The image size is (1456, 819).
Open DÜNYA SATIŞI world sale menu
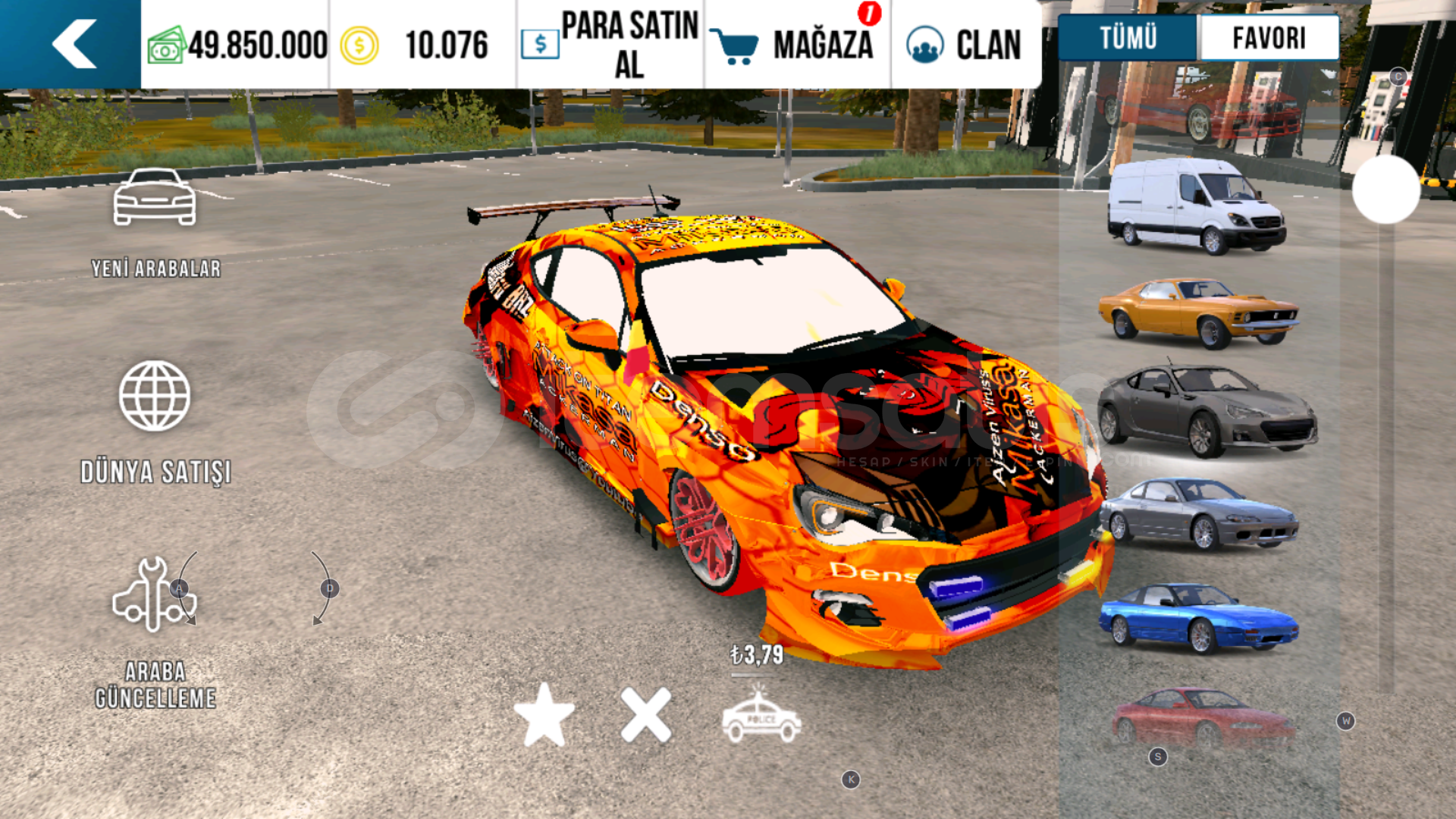(155, 422)
